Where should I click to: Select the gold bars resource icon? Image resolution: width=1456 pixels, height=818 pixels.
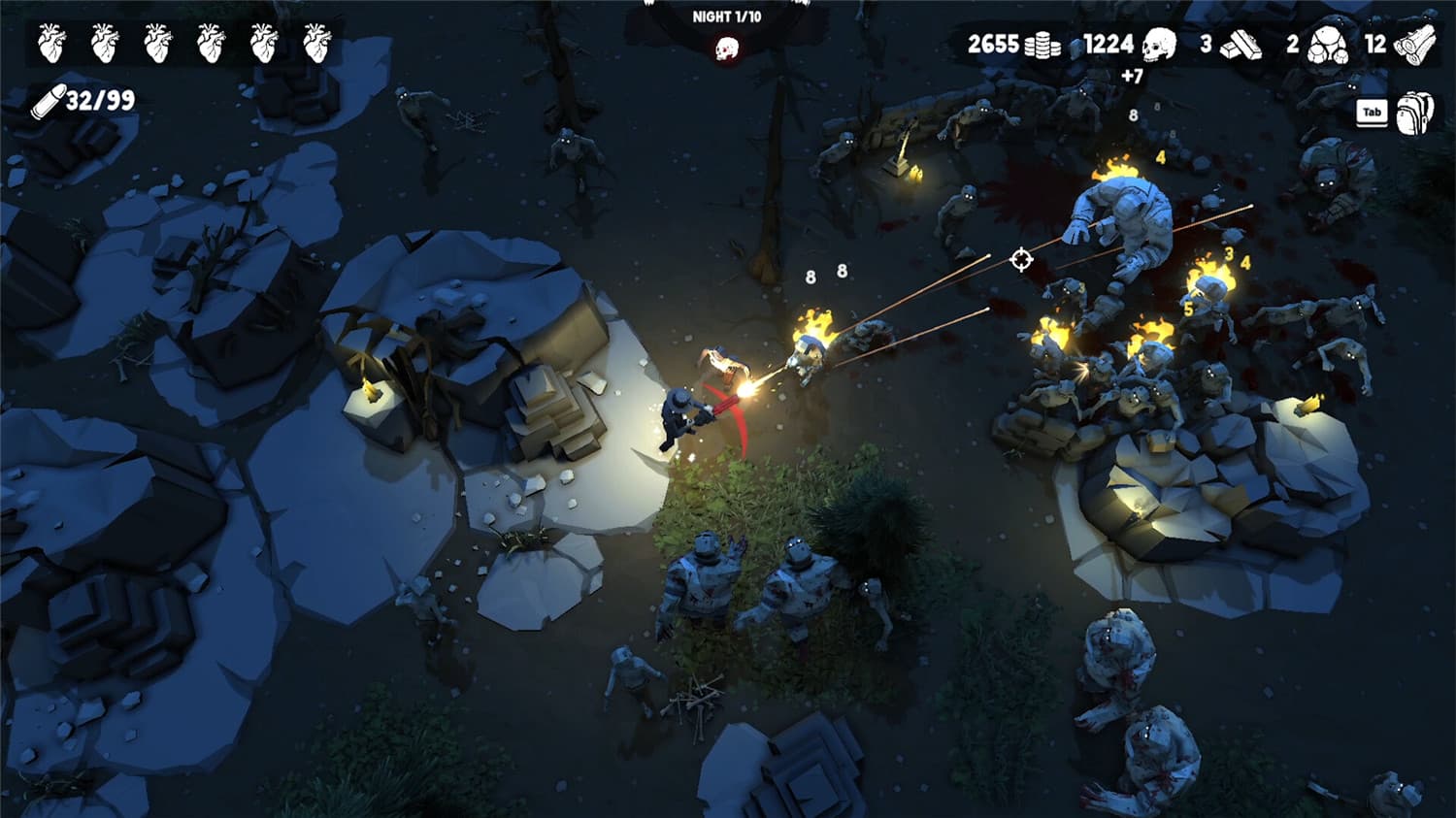click(1242, 47)
